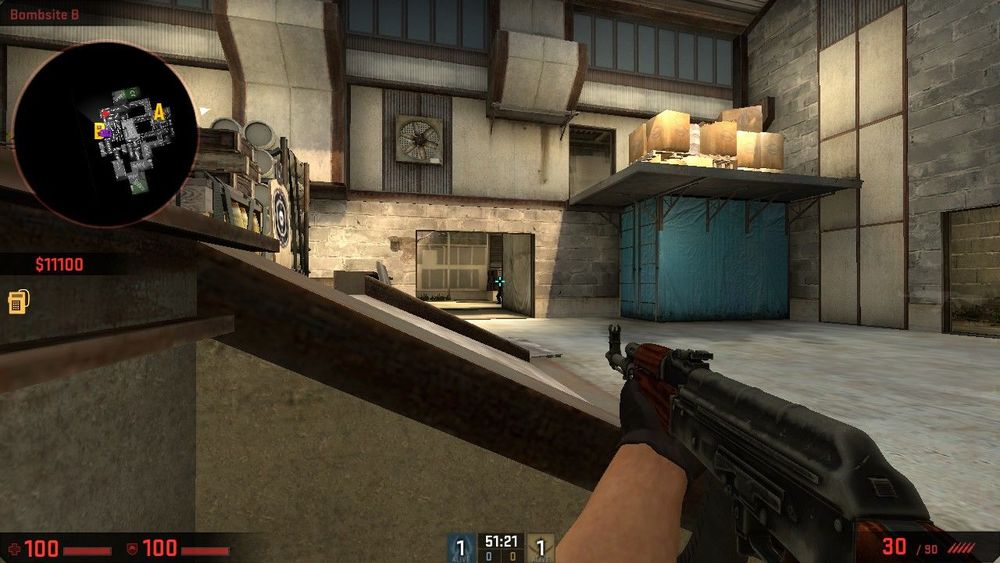Select the yellow A bombsite marker on radar

(159, 112)
